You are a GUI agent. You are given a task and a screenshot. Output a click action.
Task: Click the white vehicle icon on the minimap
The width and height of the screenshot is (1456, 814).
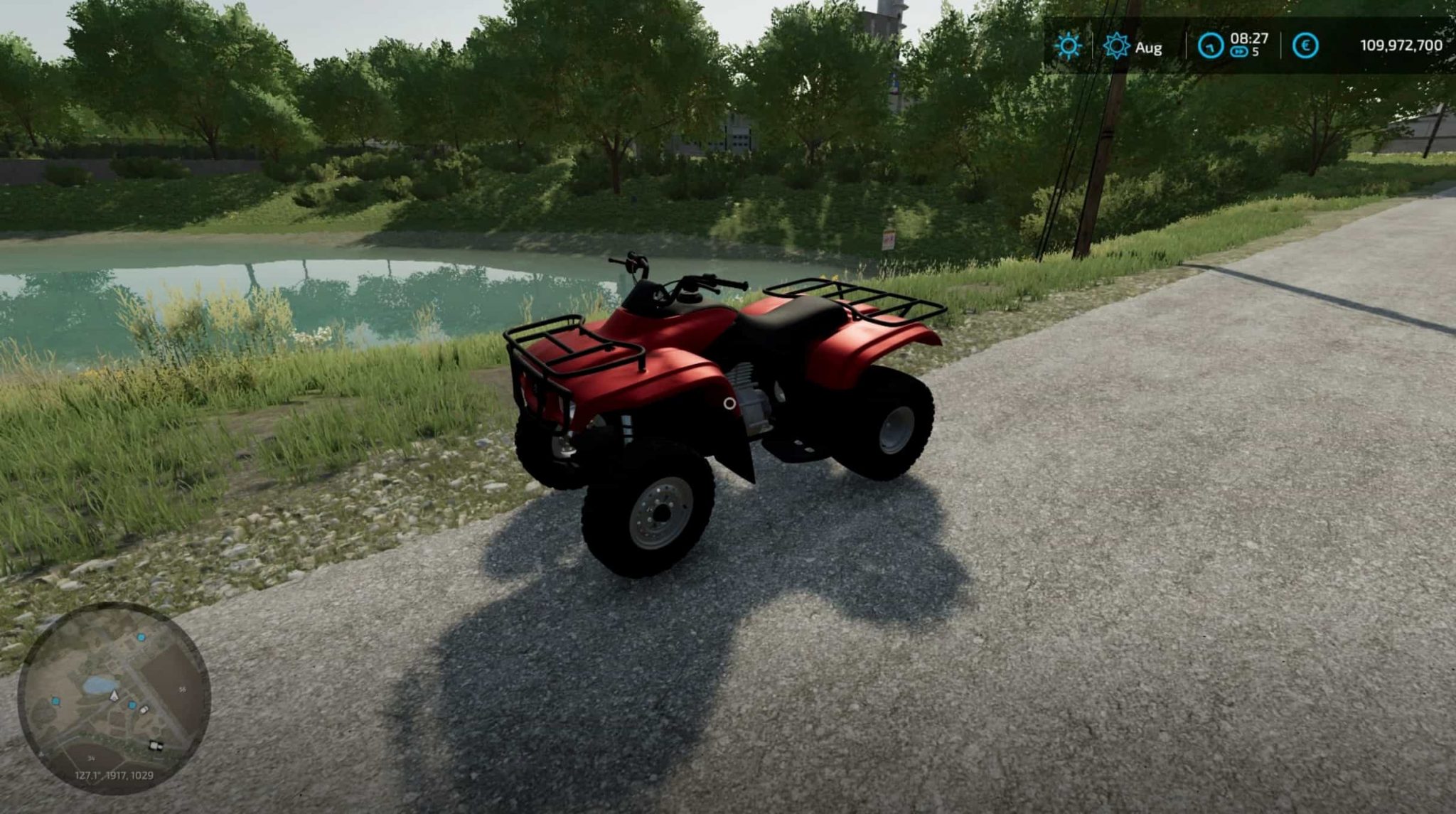(x=144, y=710)
